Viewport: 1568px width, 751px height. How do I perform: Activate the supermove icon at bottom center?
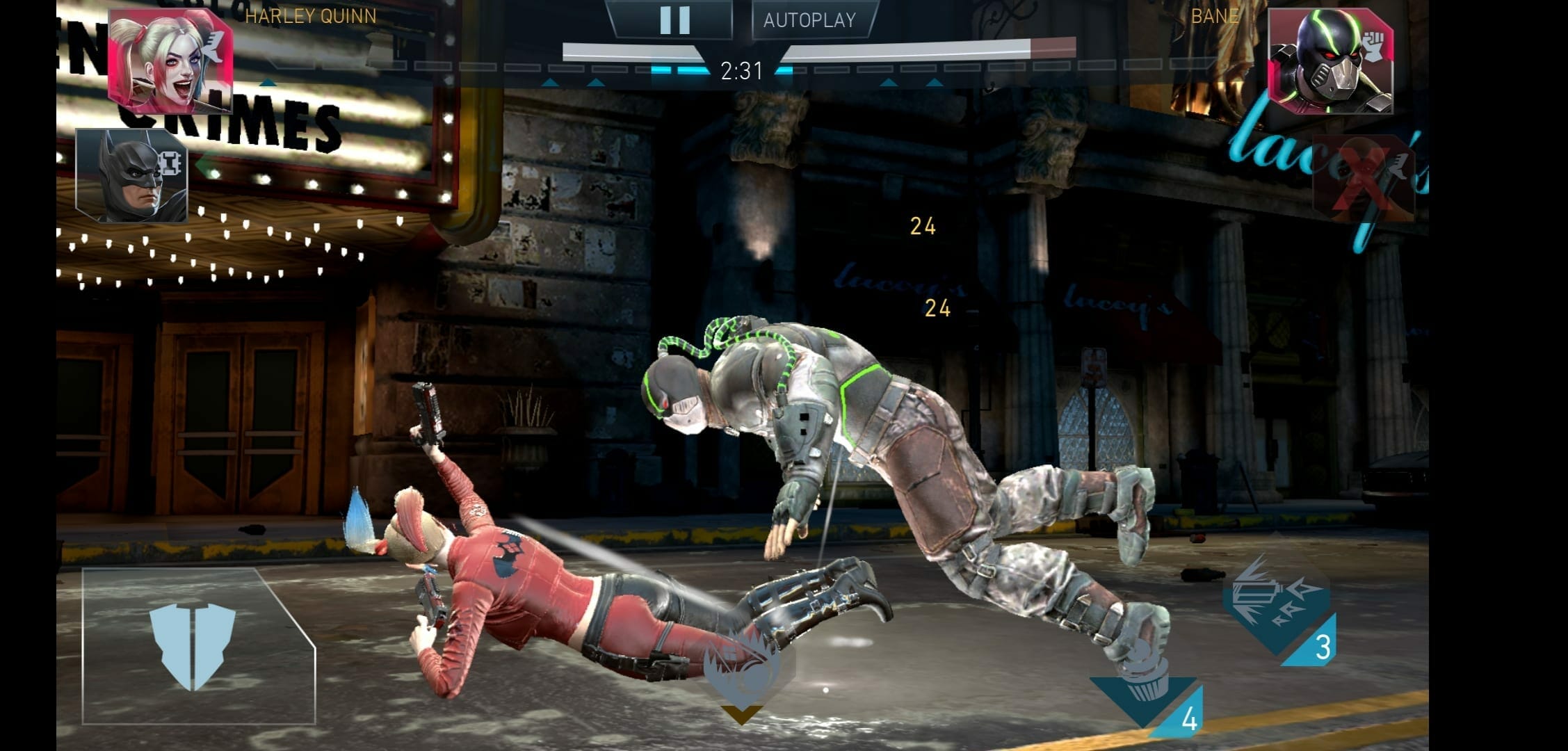tap(741, 671)
